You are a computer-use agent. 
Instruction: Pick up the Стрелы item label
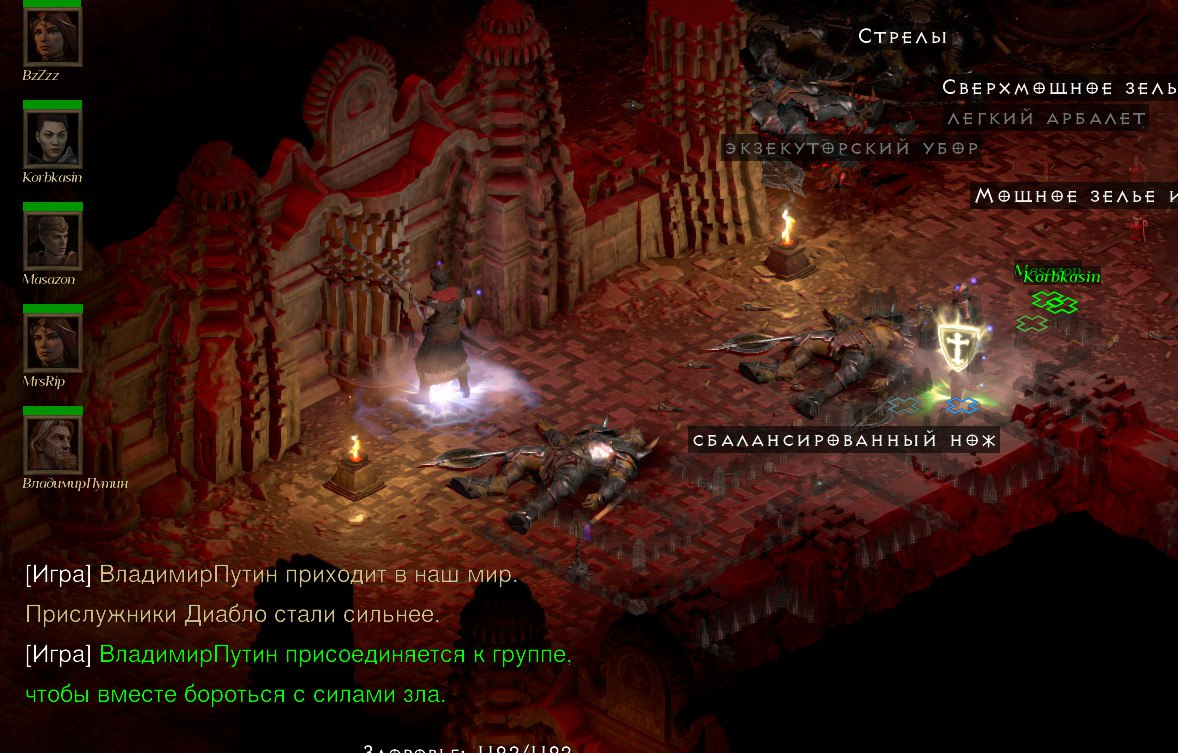click(x=902, y=37)
